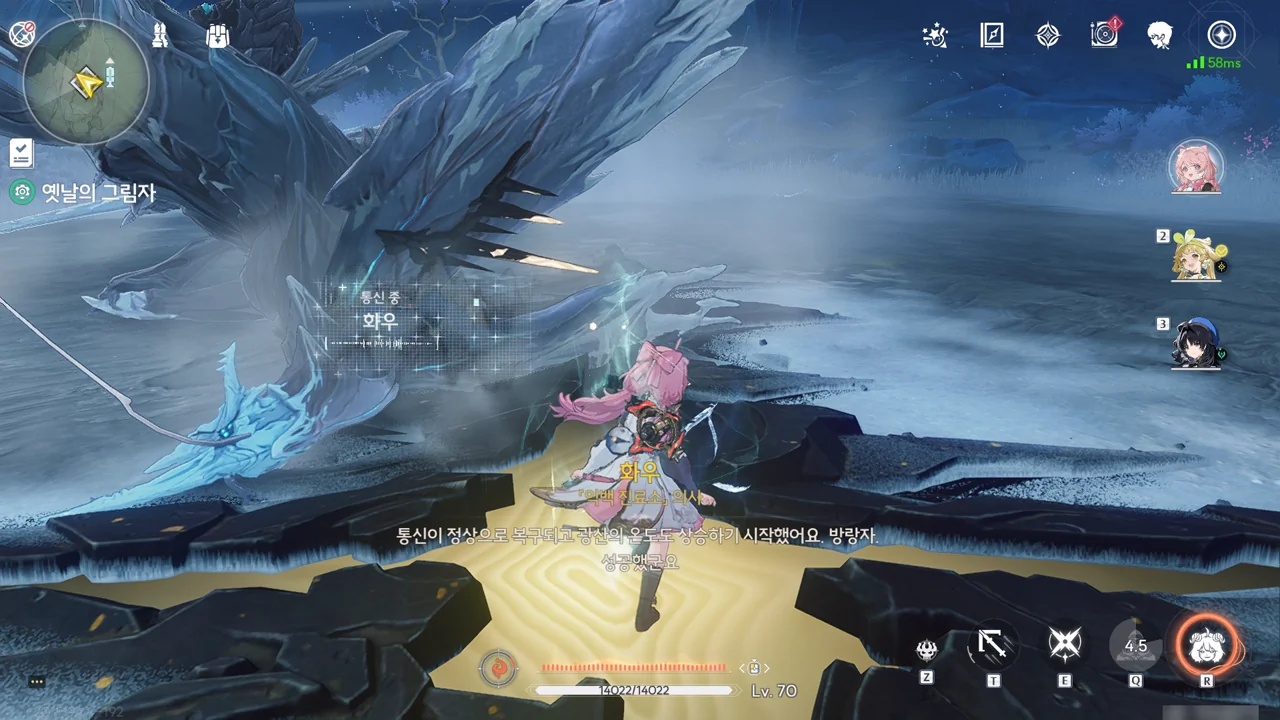Image resolution: width=1280 pixels, height=720 pixels.
Task: Open the four-point star convene icon
Action: [x=1047, y=36]
